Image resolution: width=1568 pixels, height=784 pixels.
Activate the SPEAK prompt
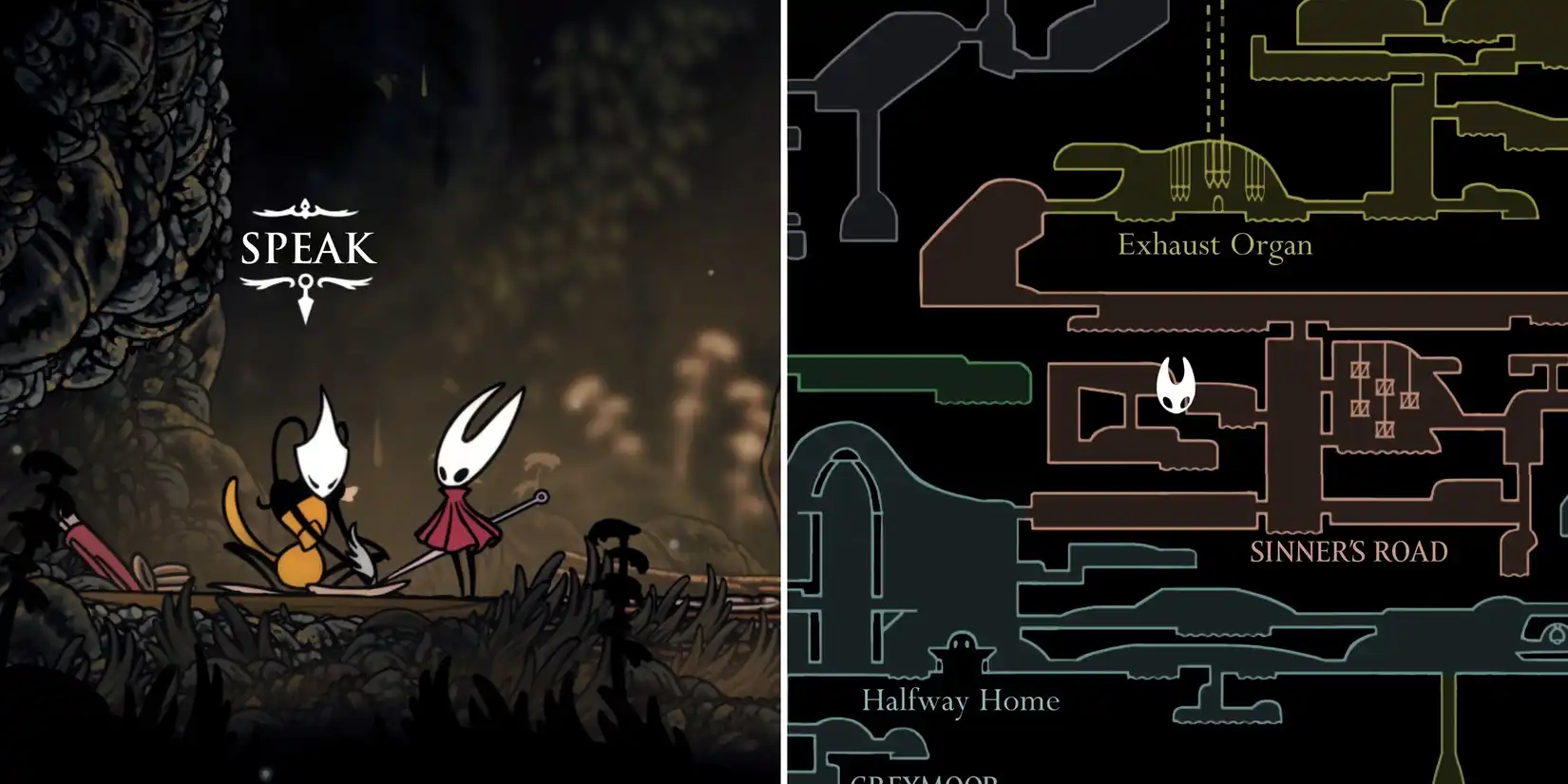(x=306, y=249)
